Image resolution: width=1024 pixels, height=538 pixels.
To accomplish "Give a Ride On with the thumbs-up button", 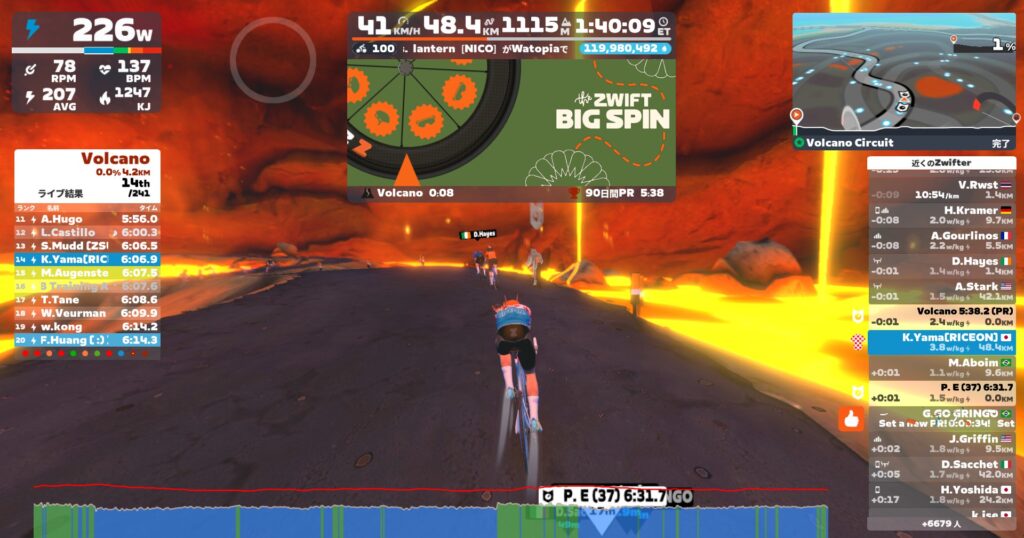I will pos(851,419).
